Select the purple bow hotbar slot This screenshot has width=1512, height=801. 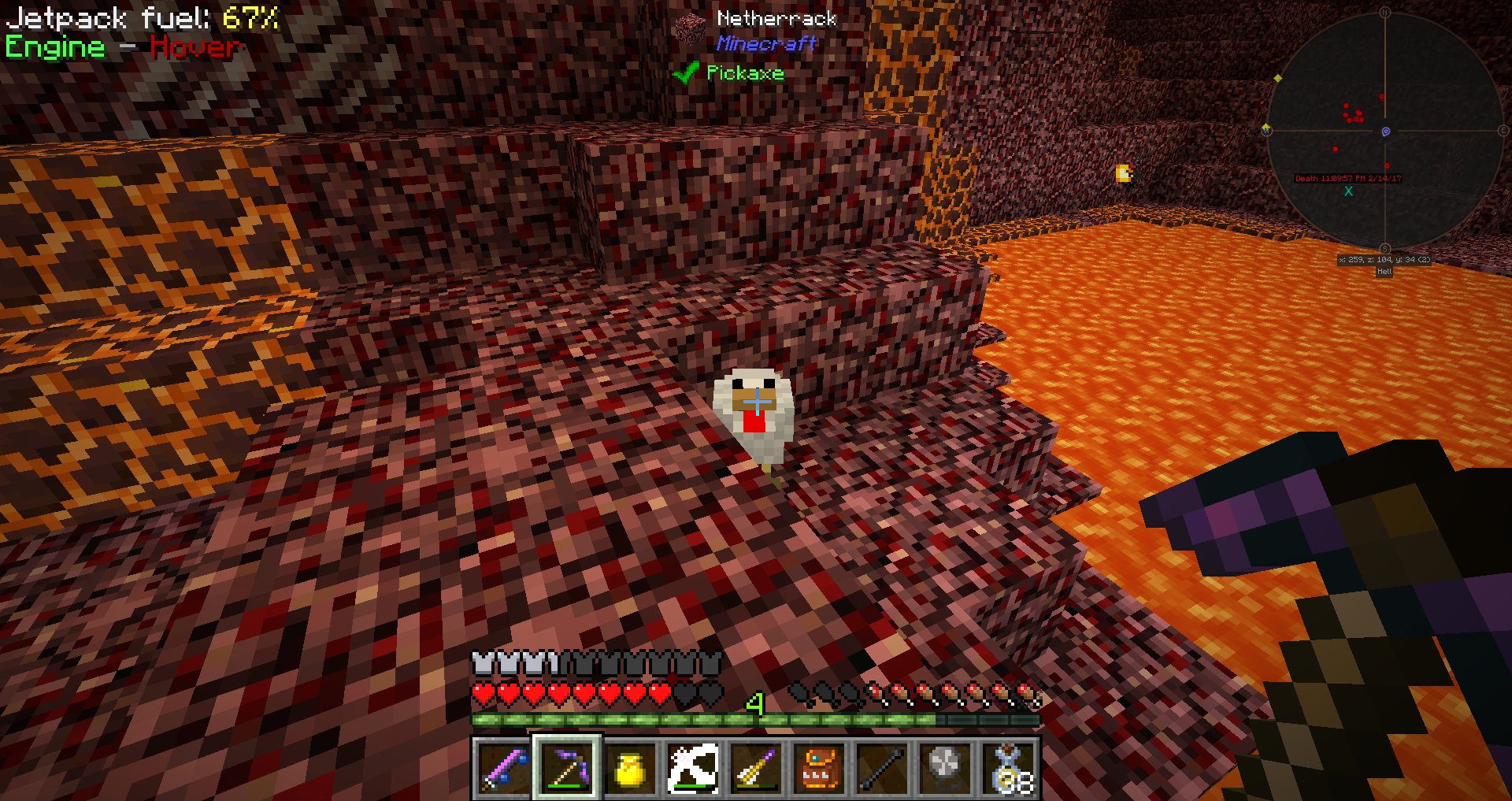pyautogui.click(x=567, y=768)
